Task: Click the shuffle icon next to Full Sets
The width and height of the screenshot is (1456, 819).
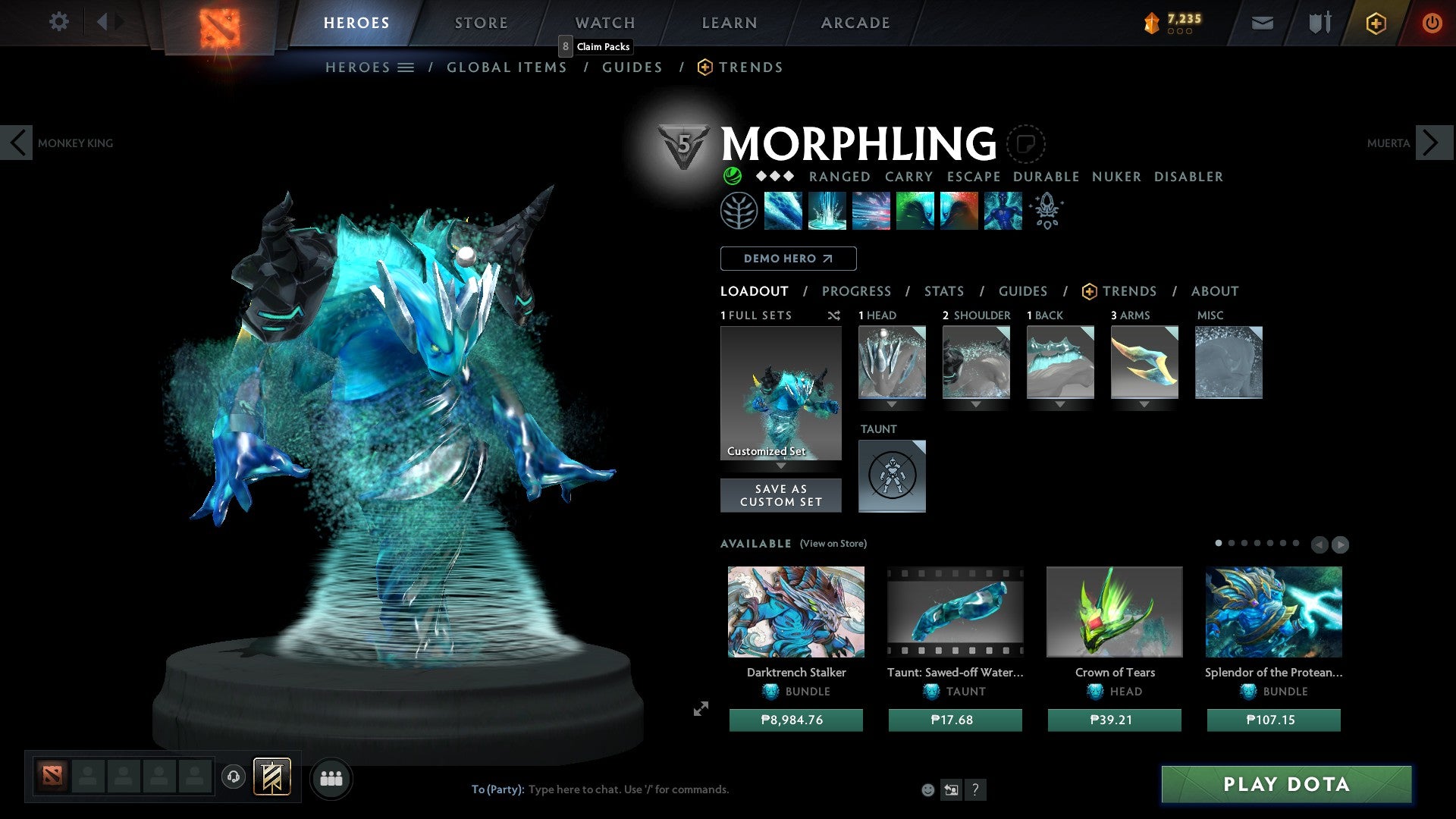Action: point(833,315)
